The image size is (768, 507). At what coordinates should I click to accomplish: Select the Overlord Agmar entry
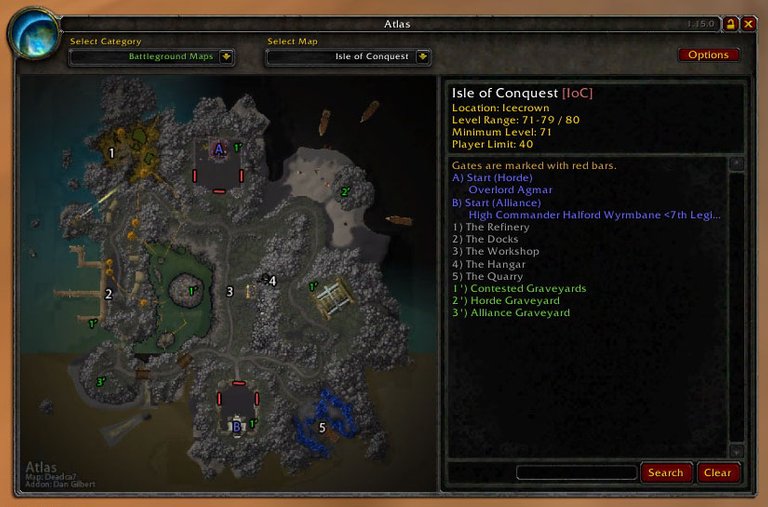coord(510,190)
